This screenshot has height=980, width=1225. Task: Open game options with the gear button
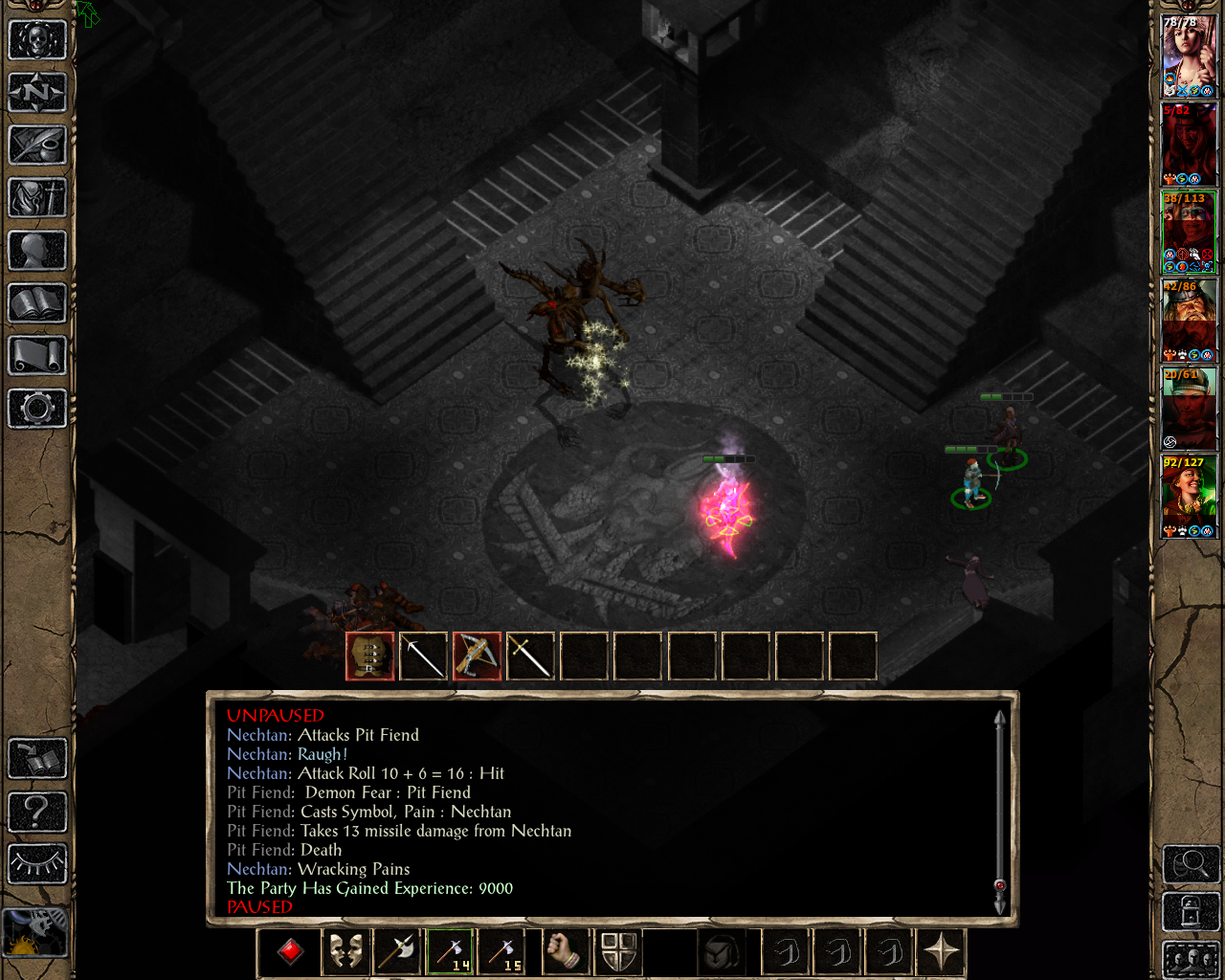pyautogui.click(x=37, y=409)
